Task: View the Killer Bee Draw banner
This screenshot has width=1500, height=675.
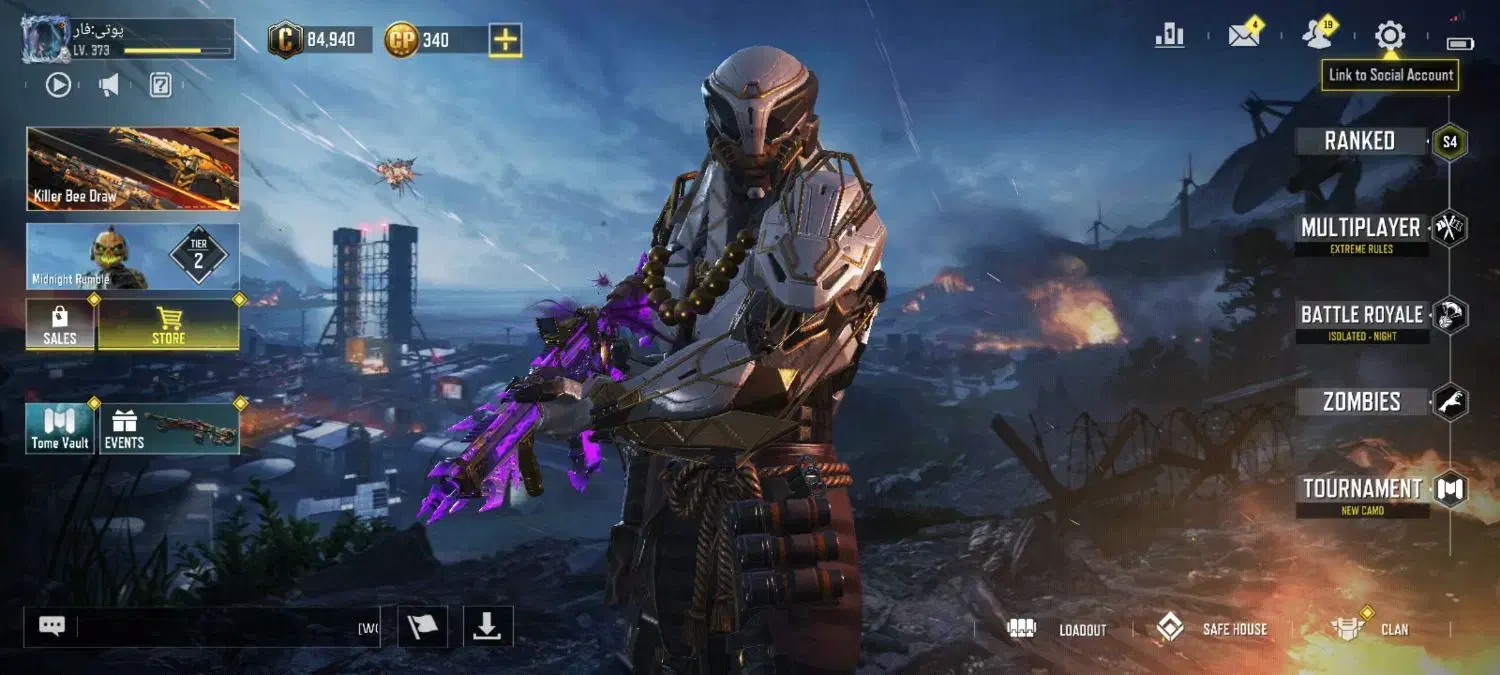Action: (x=133, y=168)
